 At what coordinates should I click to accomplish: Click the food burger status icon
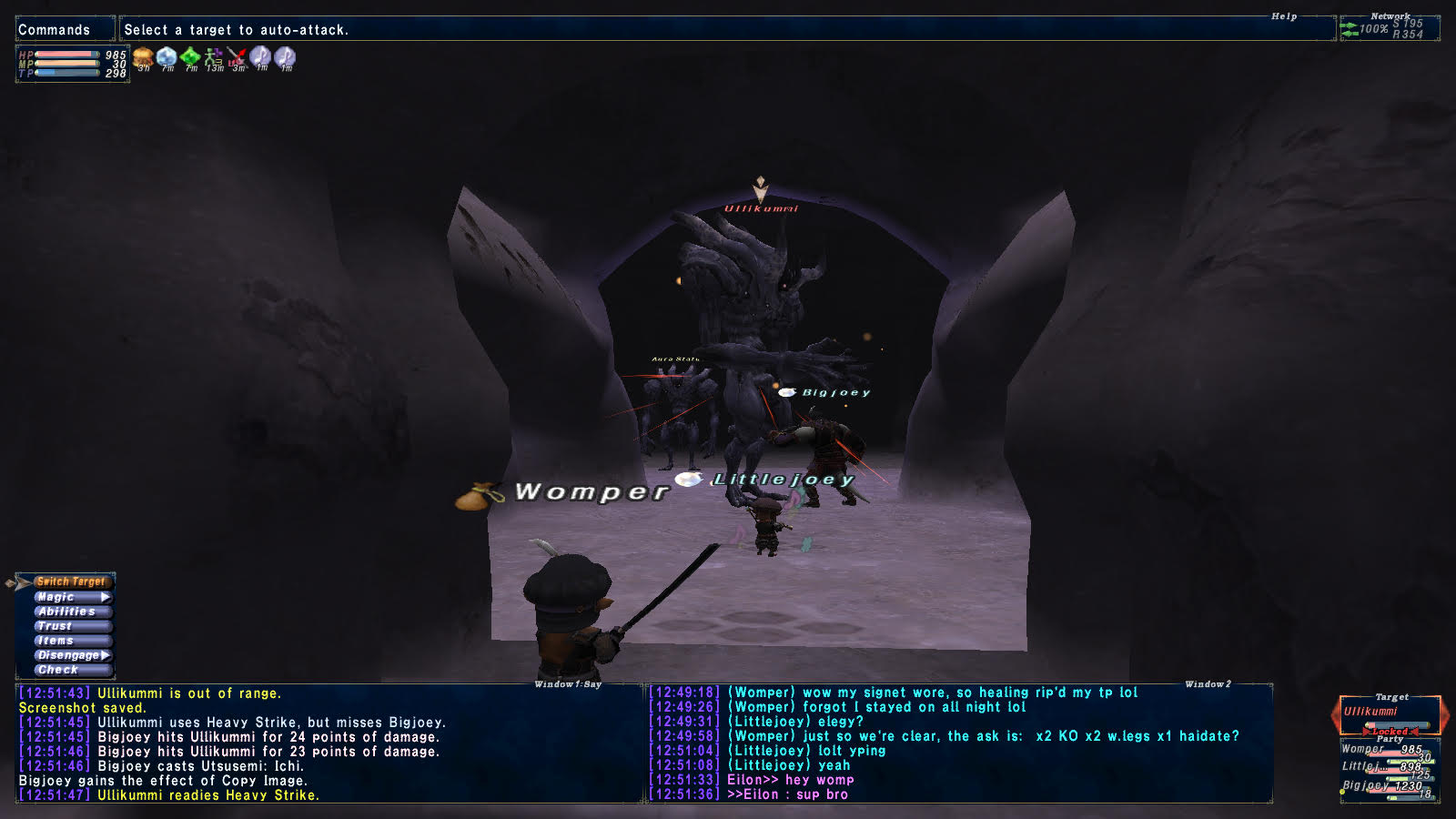(143, 58)
